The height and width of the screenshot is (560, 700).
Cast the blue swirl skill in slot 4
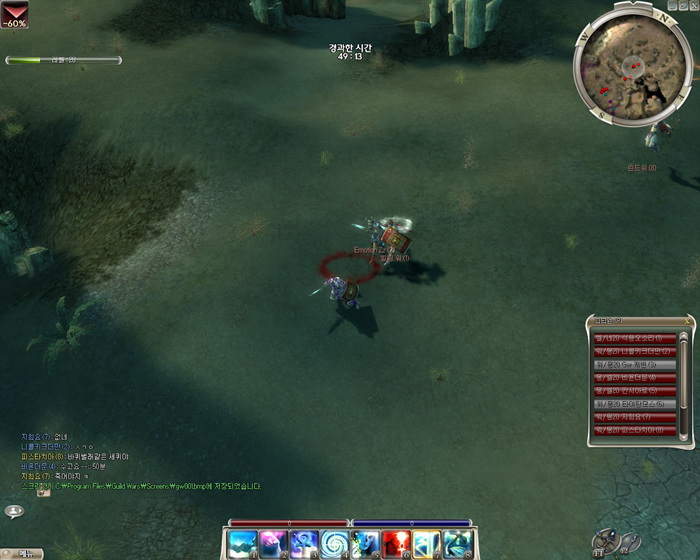point(334,544)
